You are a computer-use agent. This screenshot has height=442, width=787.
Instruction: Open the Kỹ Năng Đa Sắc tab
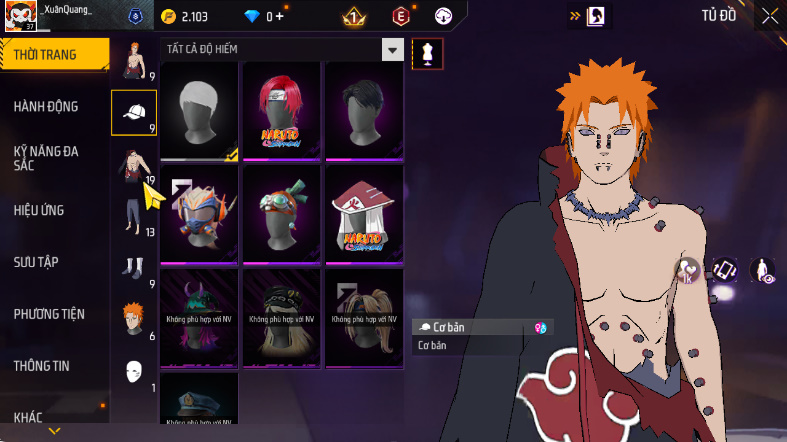click(46, 158)
